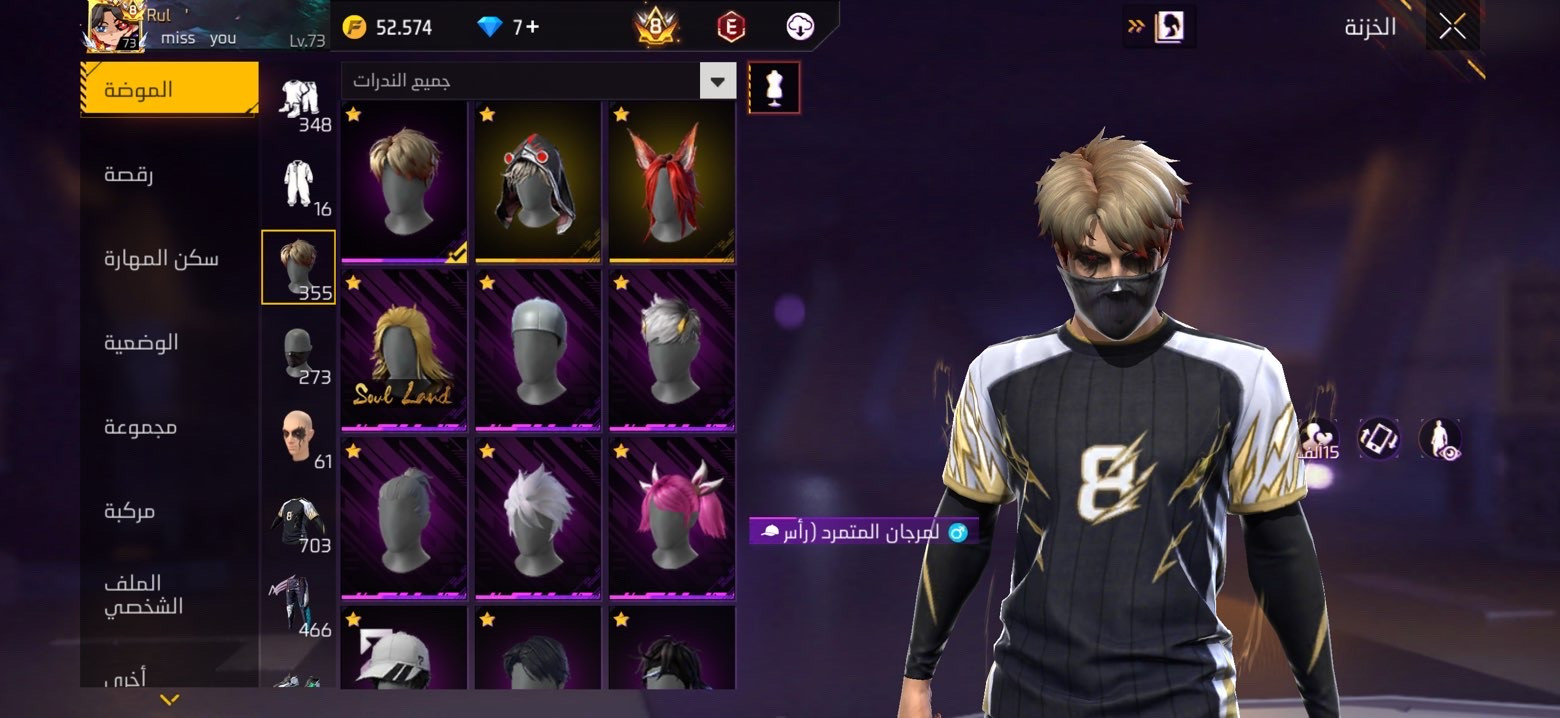
Task: Choose the Soul Land blonde hair
Action: click(404, 349)
